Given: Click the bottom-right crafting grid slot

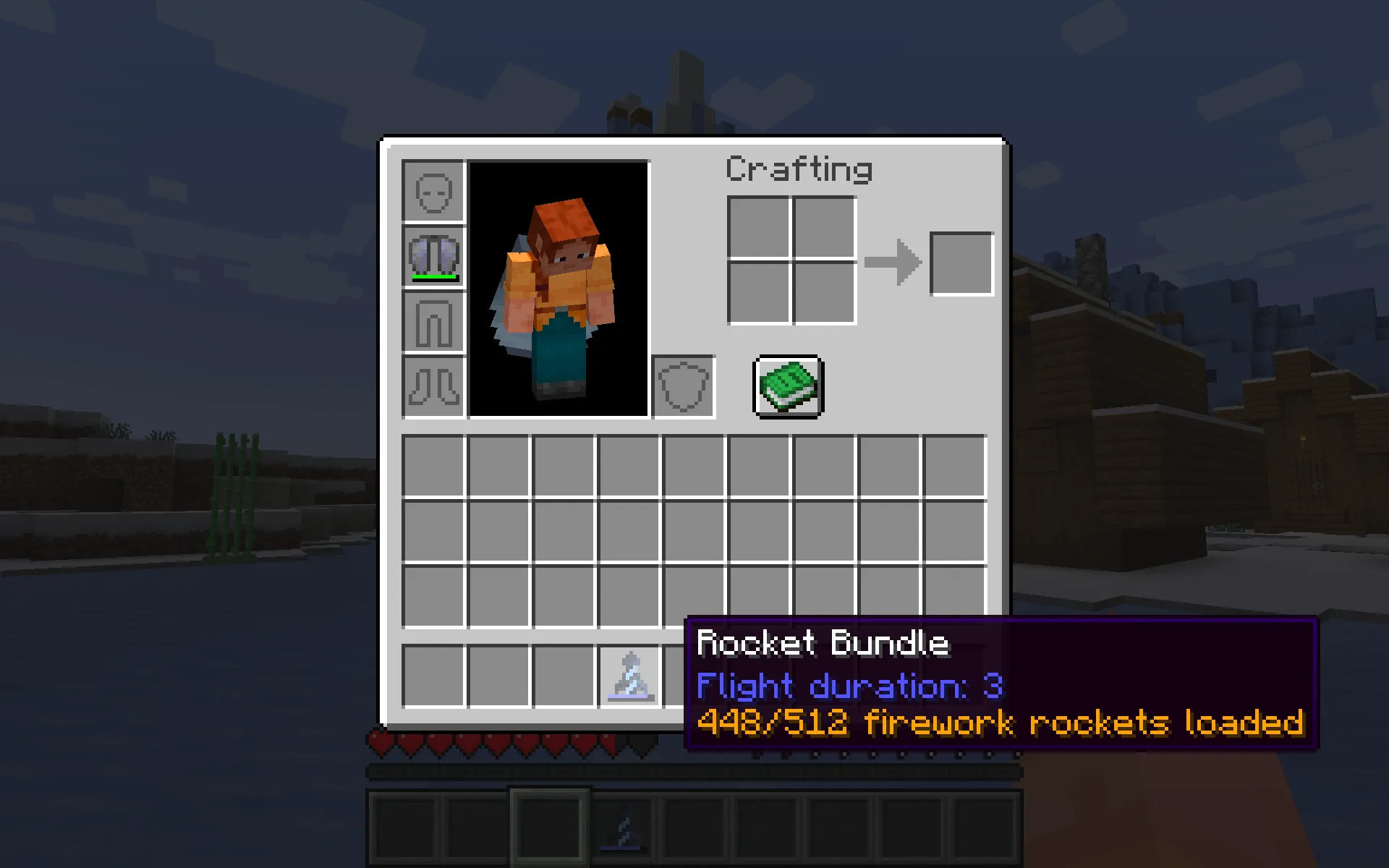Looking at the screenshot, I should (824, 294).
